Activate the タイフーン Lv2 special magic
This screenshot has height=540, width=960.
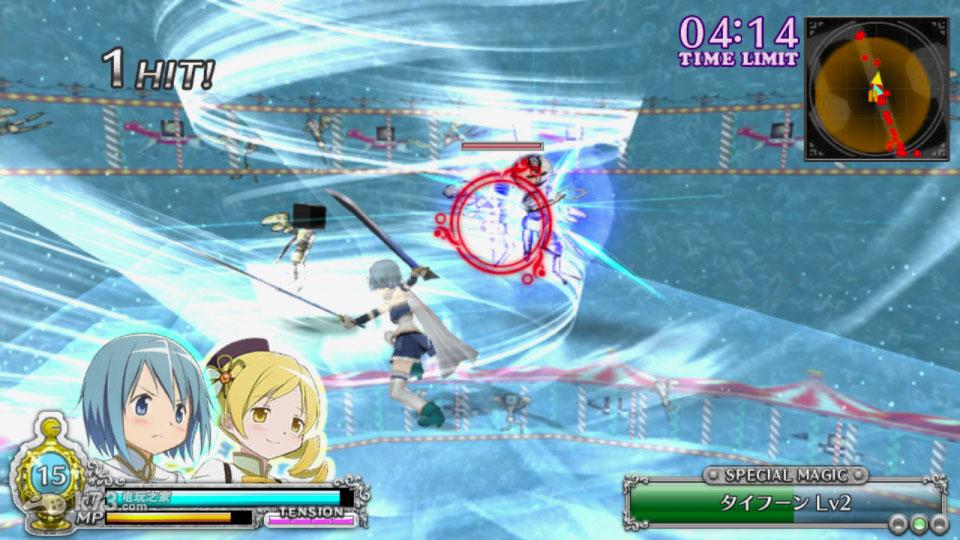click(x=785, y=502)
